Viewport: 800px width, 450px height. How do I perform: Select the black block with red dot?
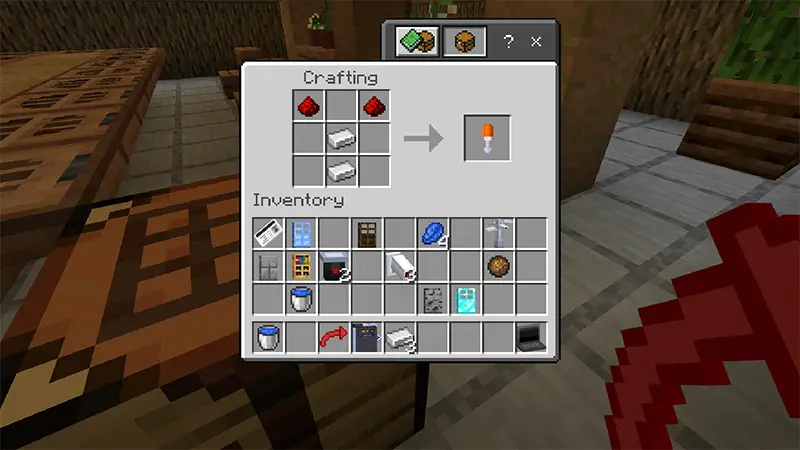tap(334, 266)
